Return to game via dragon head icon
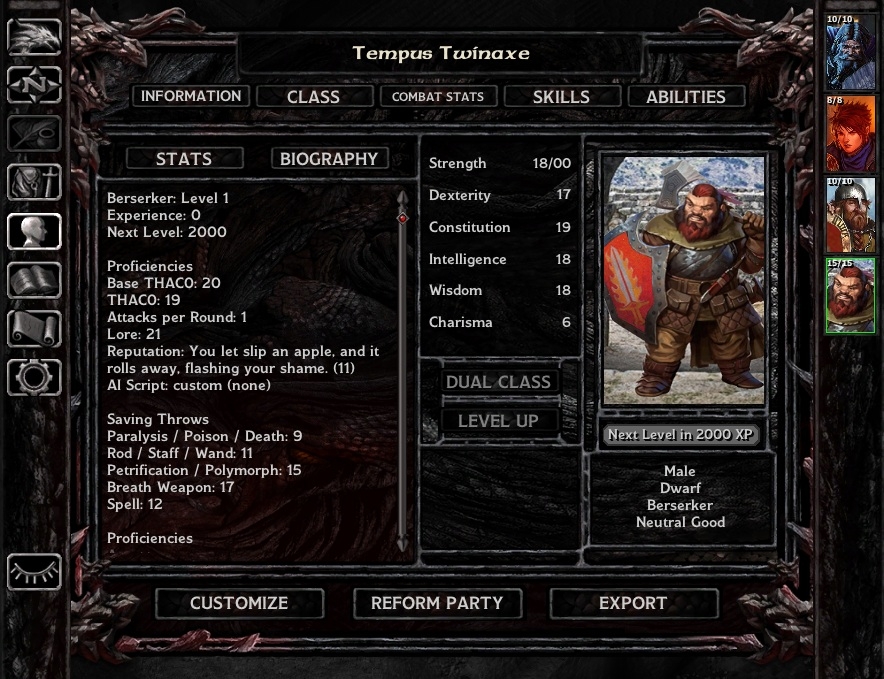 [x=34, y=37]
